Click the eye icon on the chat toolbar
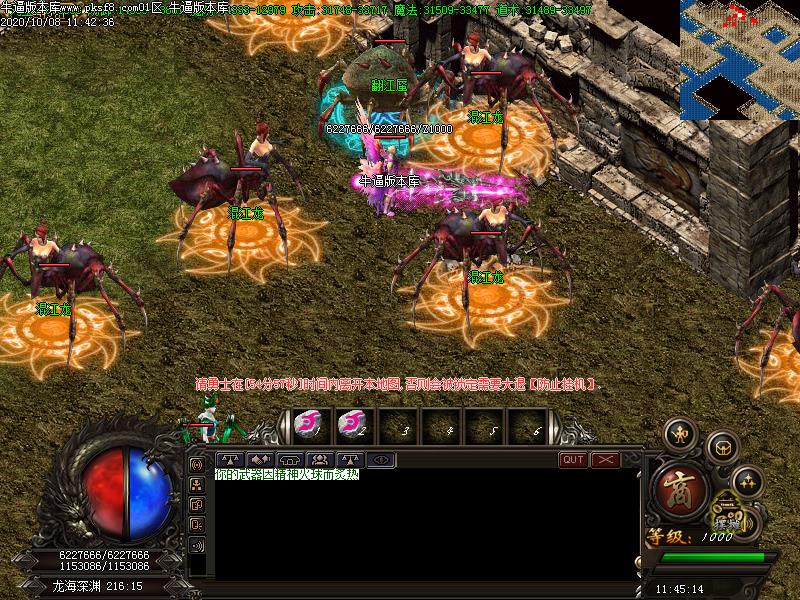 point(382,460)
